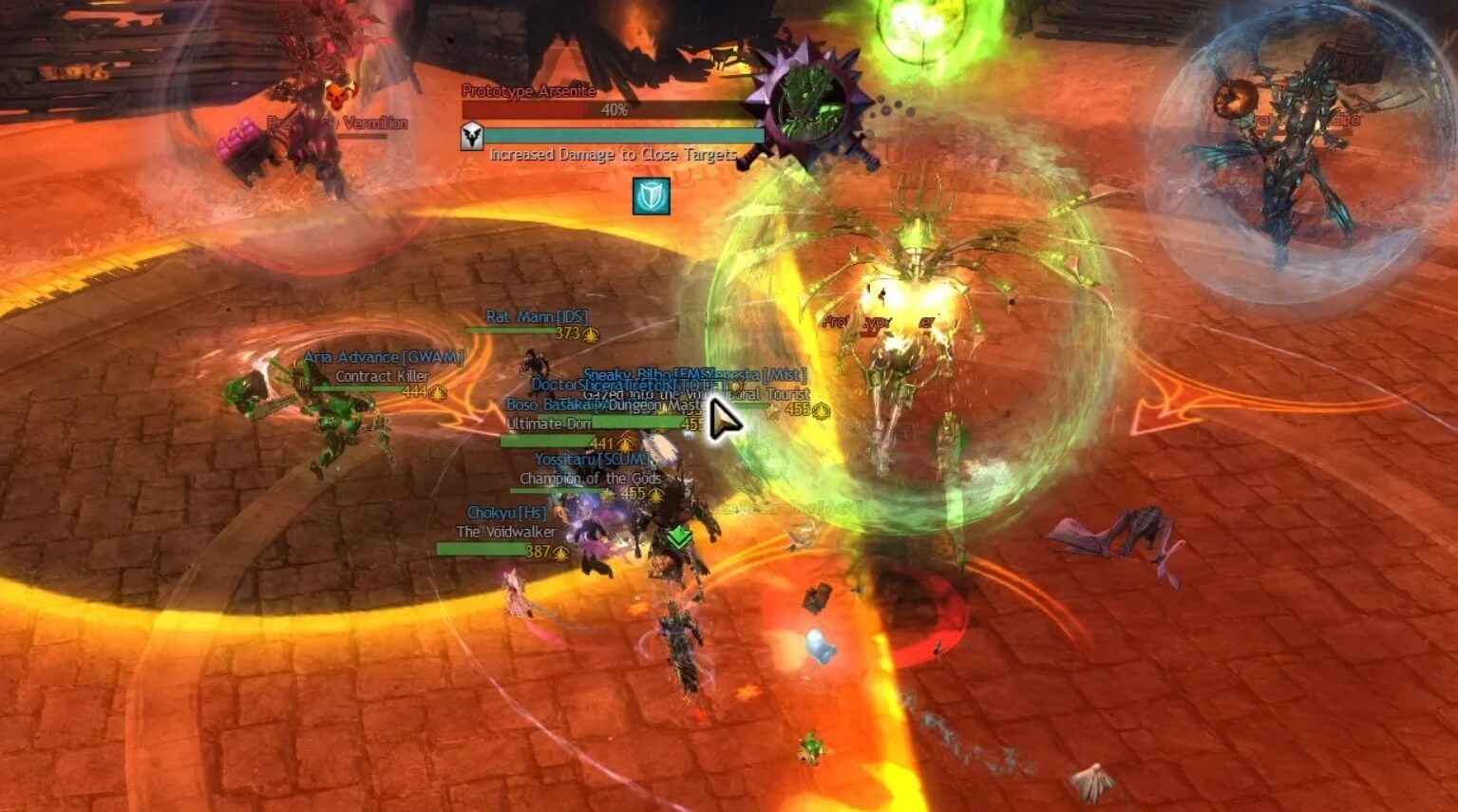Viewport: 1458px width, 812px height.
Task: Select the defiance shield icon beside the breakbar
Action: [471, 135]
